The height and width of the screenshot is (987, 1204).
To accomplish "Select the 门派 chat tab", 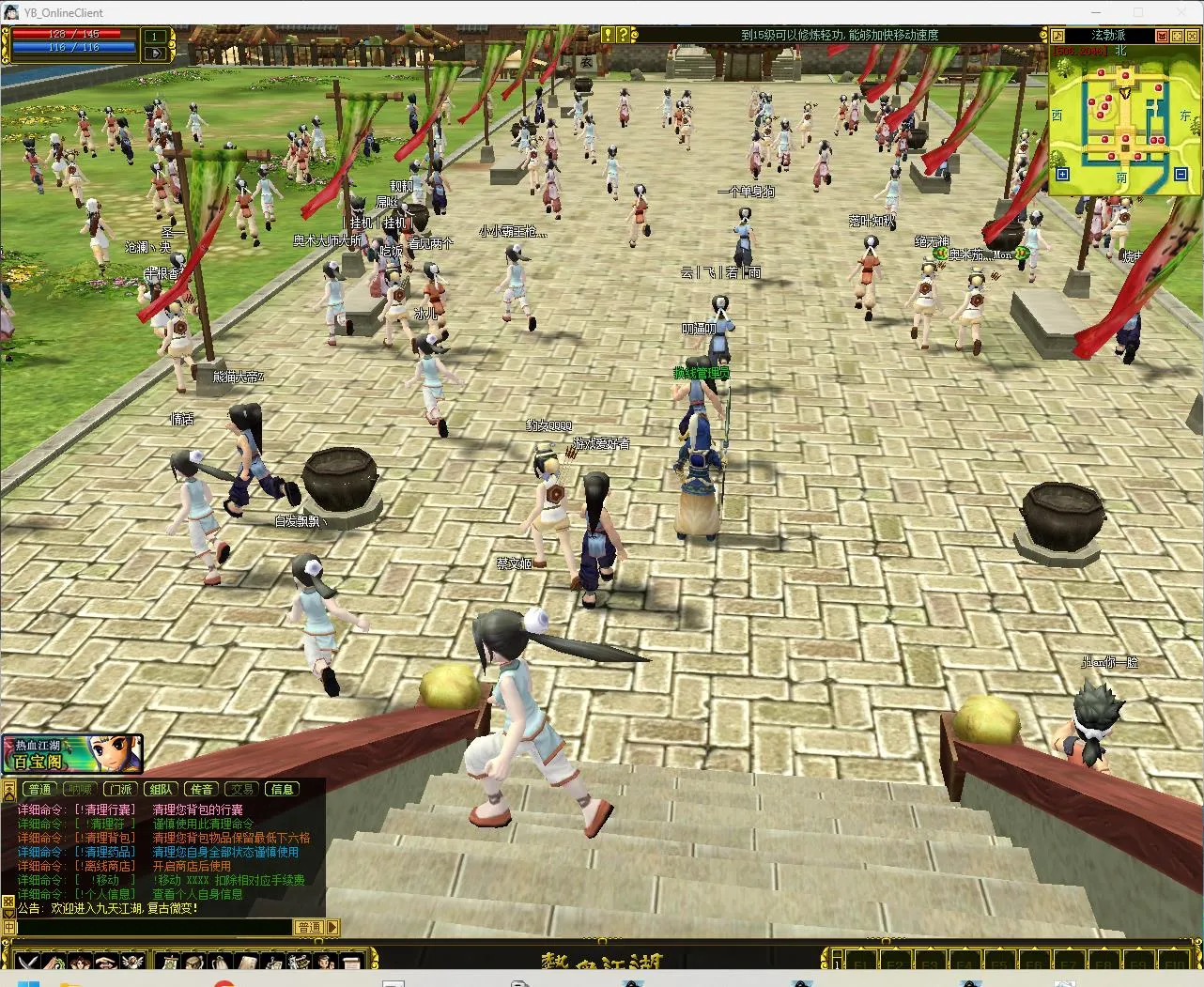I will pos(119,790).
